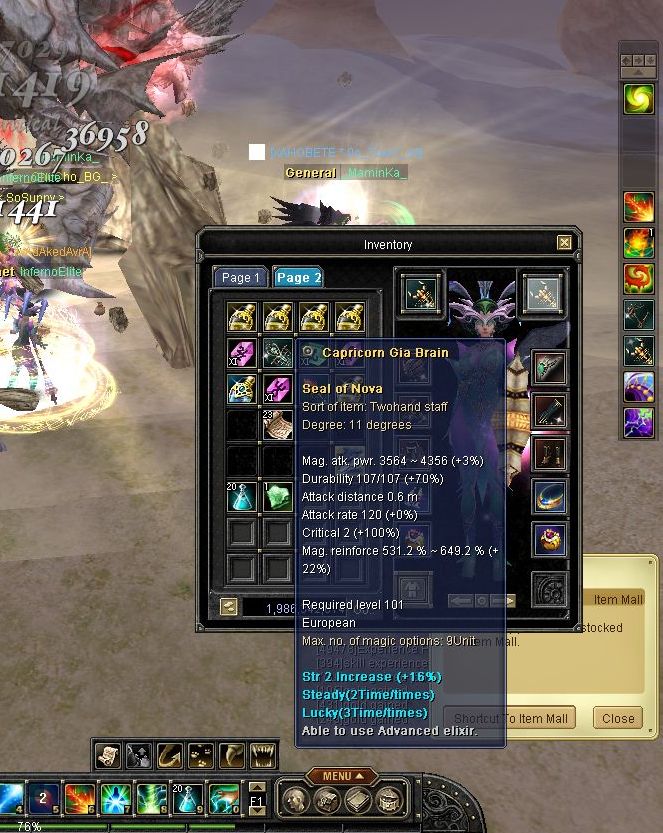
Task: Switch to inventory Page 1
Action: click(240, 278)
